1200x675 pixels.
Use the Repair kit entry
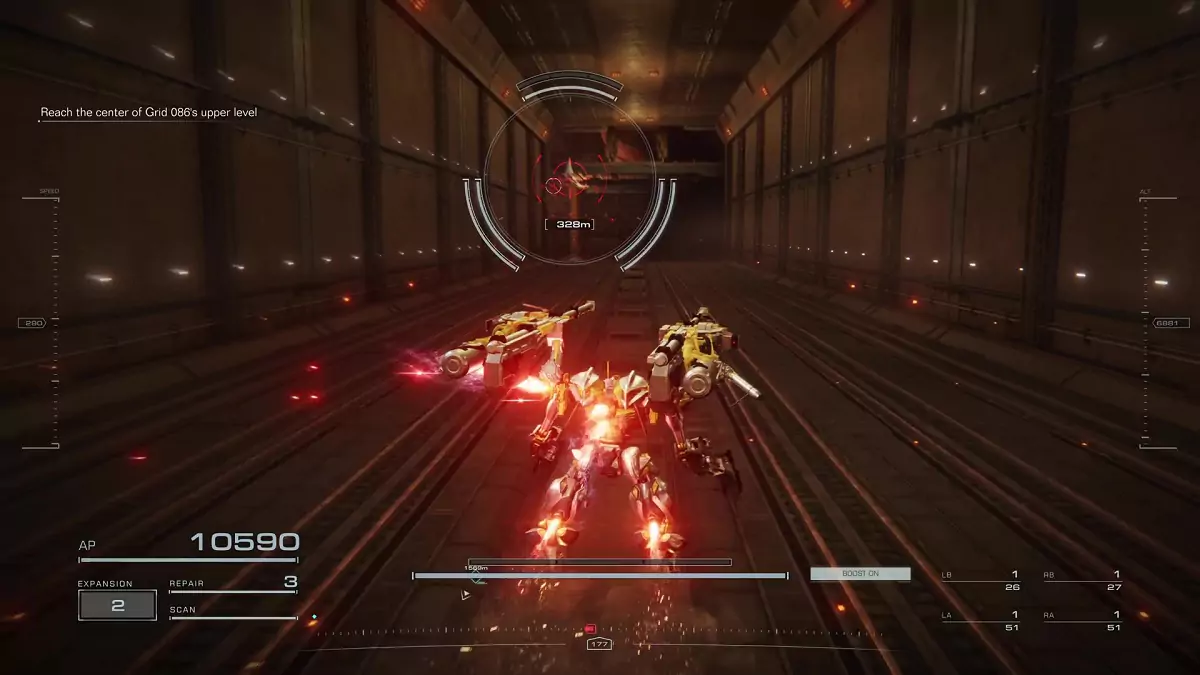click(232, 584)
